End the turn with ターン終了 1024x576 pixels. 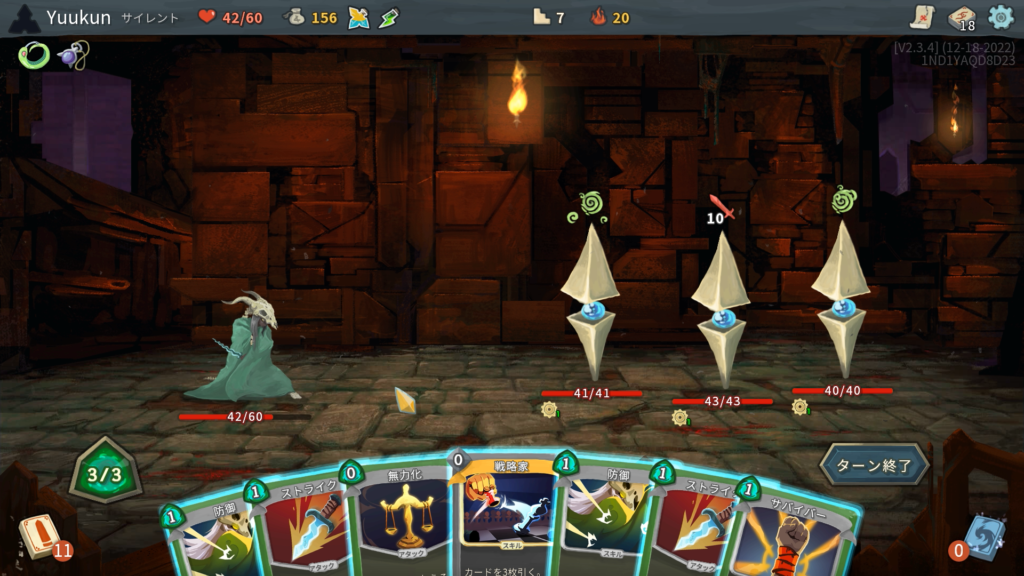pos(874,465)
